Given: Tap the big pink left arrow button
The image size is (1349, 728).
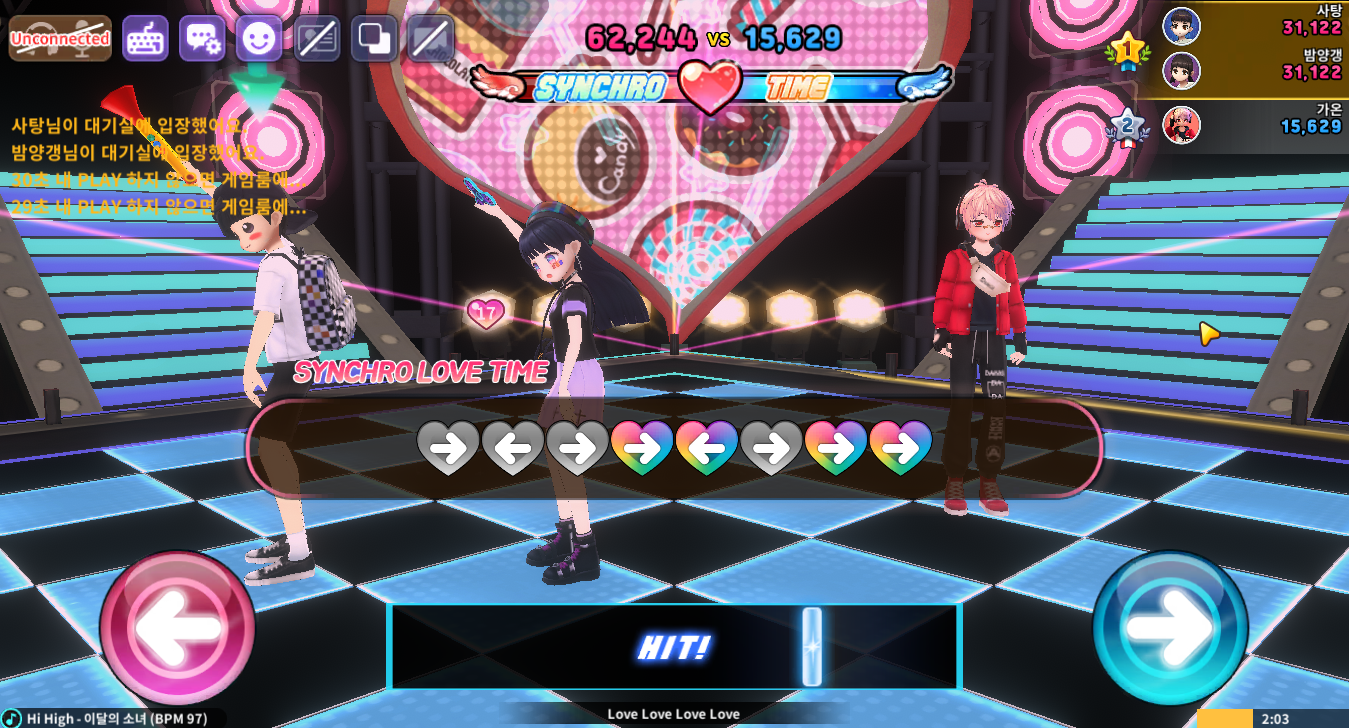Looking at the screenshot, I should tap(177, 627).
